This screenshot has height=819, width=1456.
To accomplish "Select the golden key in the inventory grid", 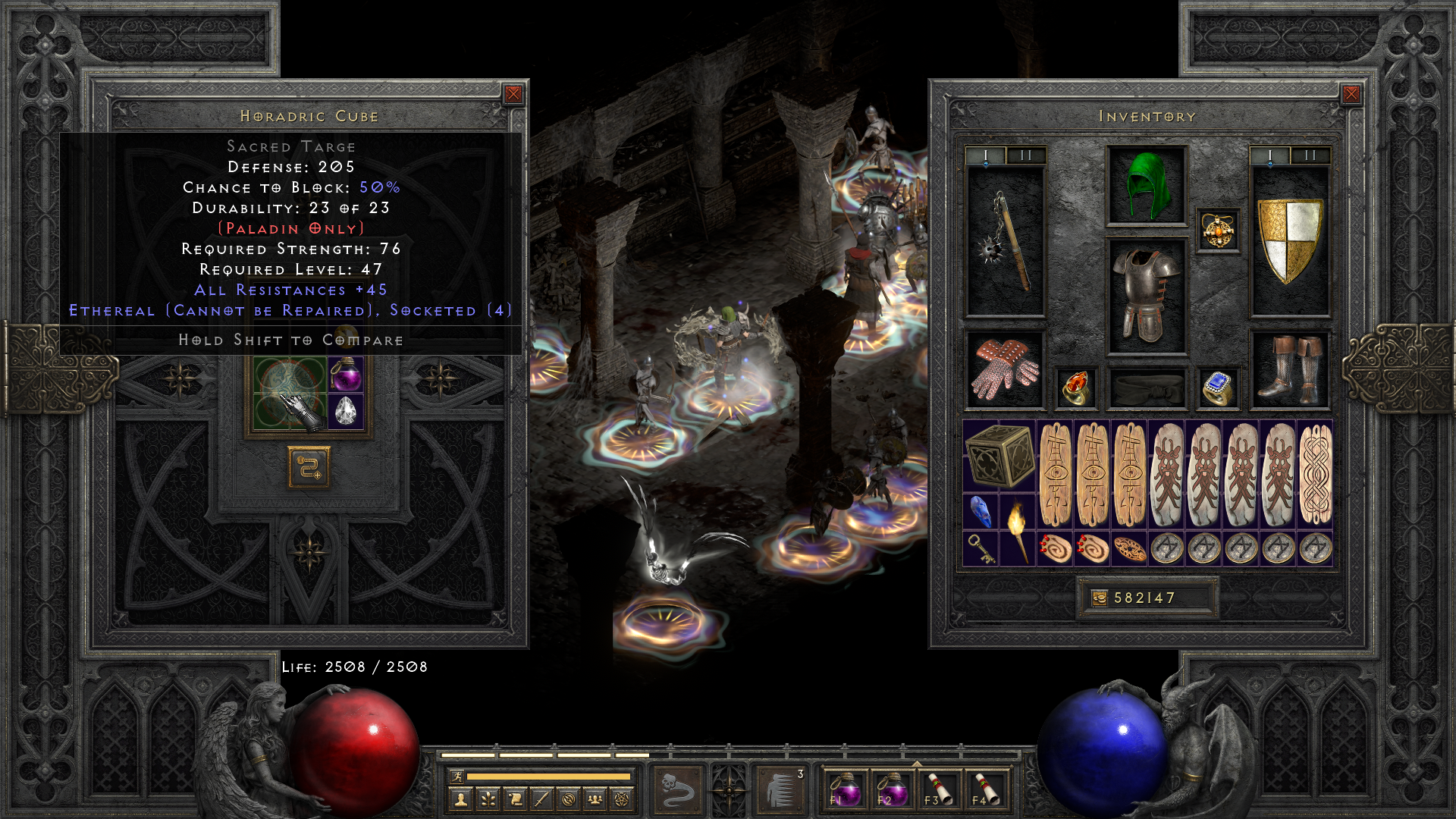I will [x=981, y=548].
